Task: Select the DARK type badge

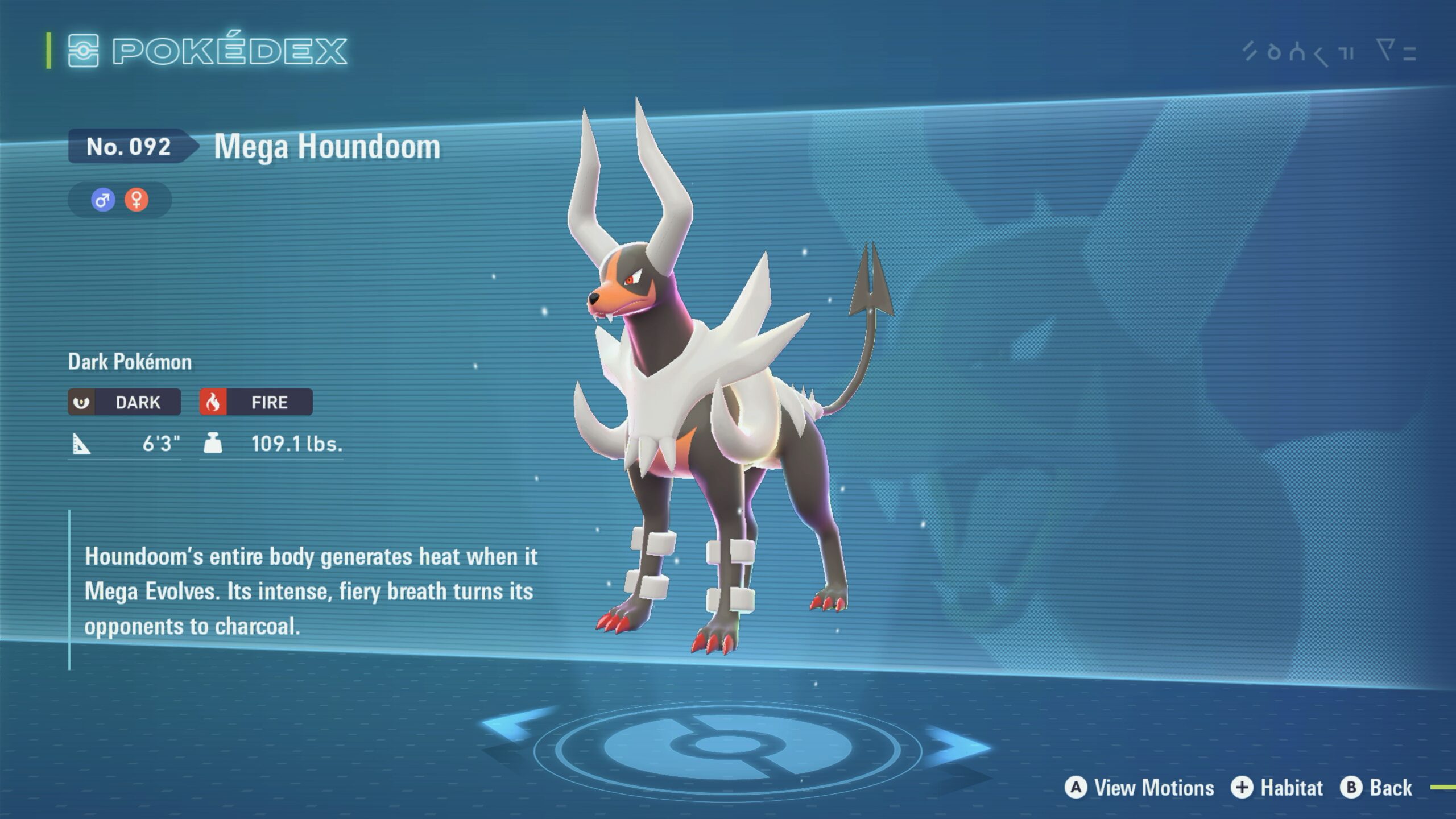Action: [125, 402]
